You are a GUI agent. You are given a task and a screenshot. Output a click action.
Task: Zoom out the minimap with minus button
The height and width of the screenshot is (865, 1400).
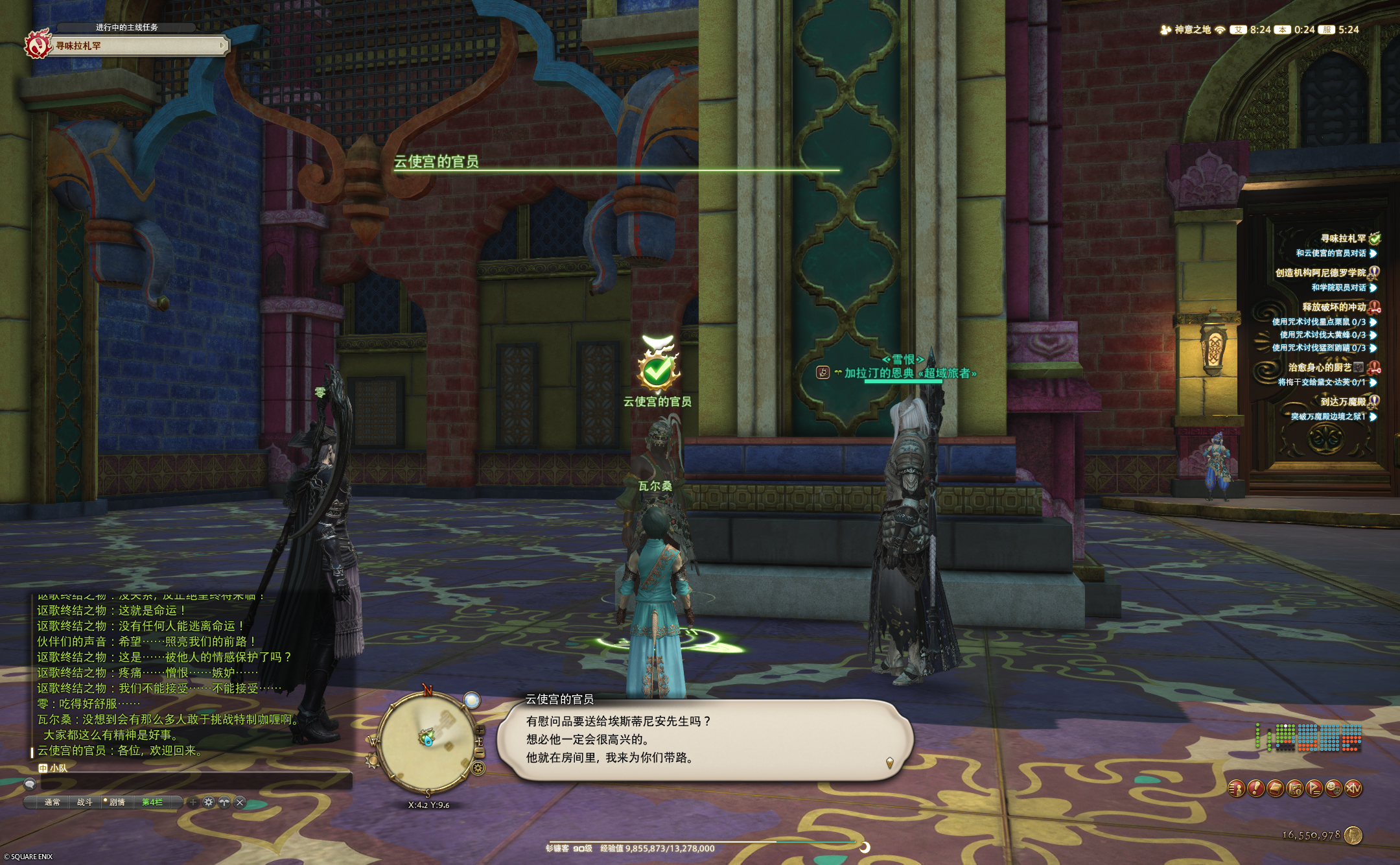pos(480,752)
